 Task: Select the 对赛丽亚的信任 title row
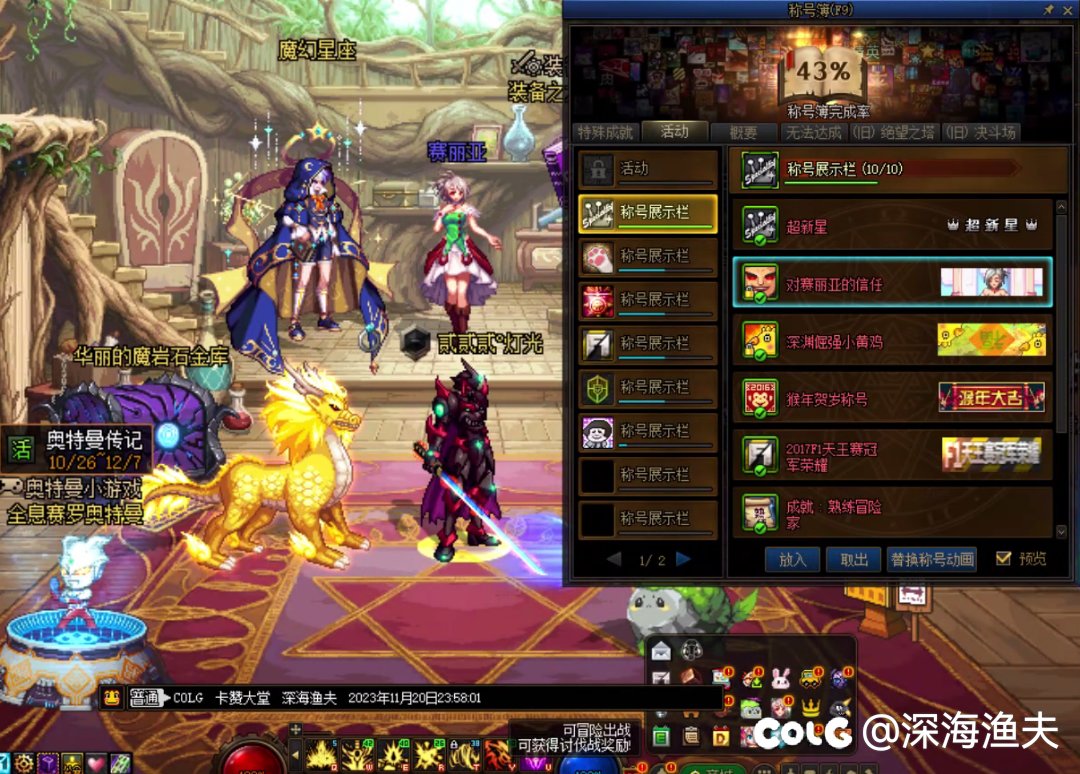point(892,283)
